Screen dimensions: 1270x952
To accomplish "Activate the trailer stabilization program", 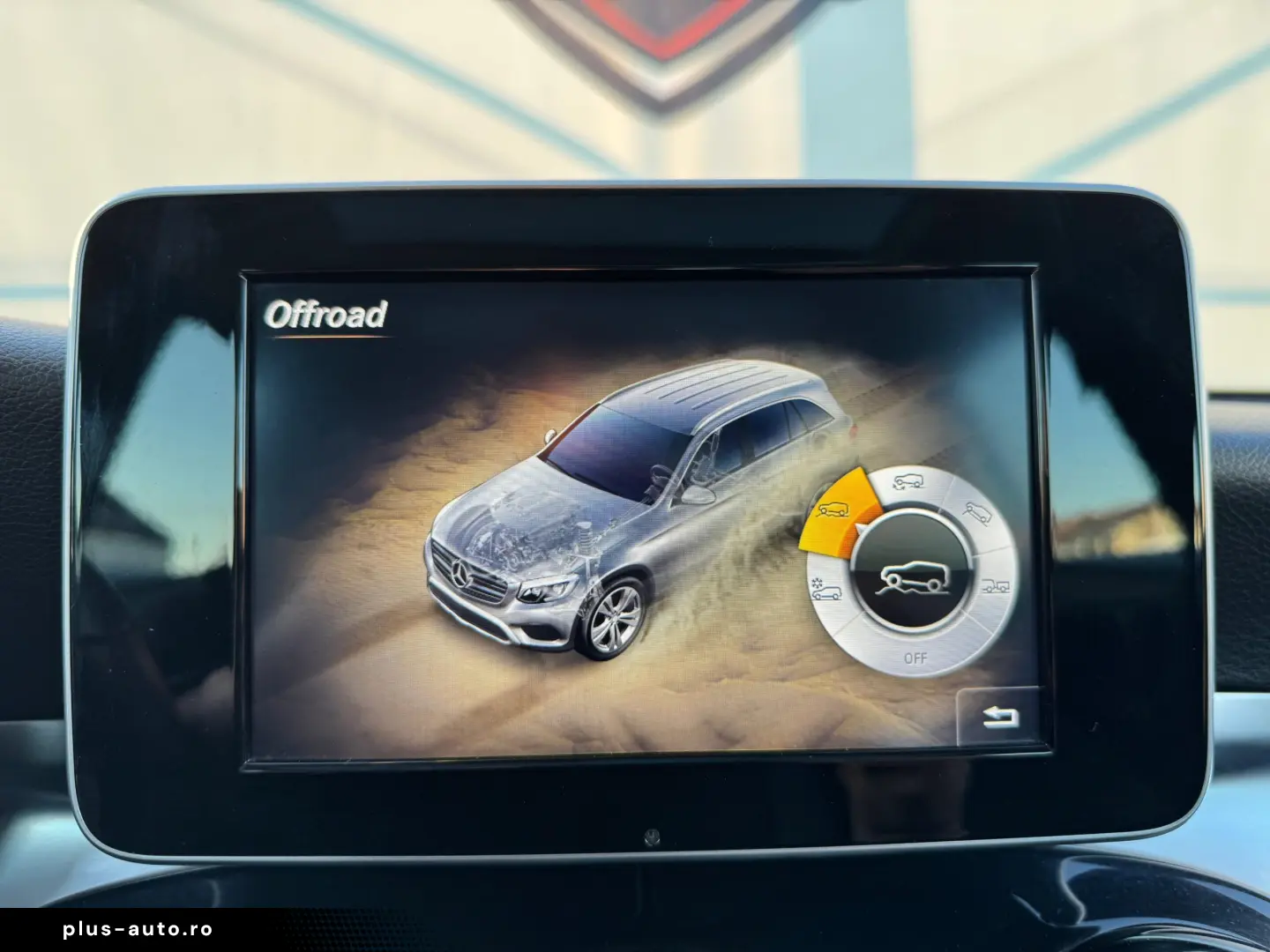I will (997, 586).
